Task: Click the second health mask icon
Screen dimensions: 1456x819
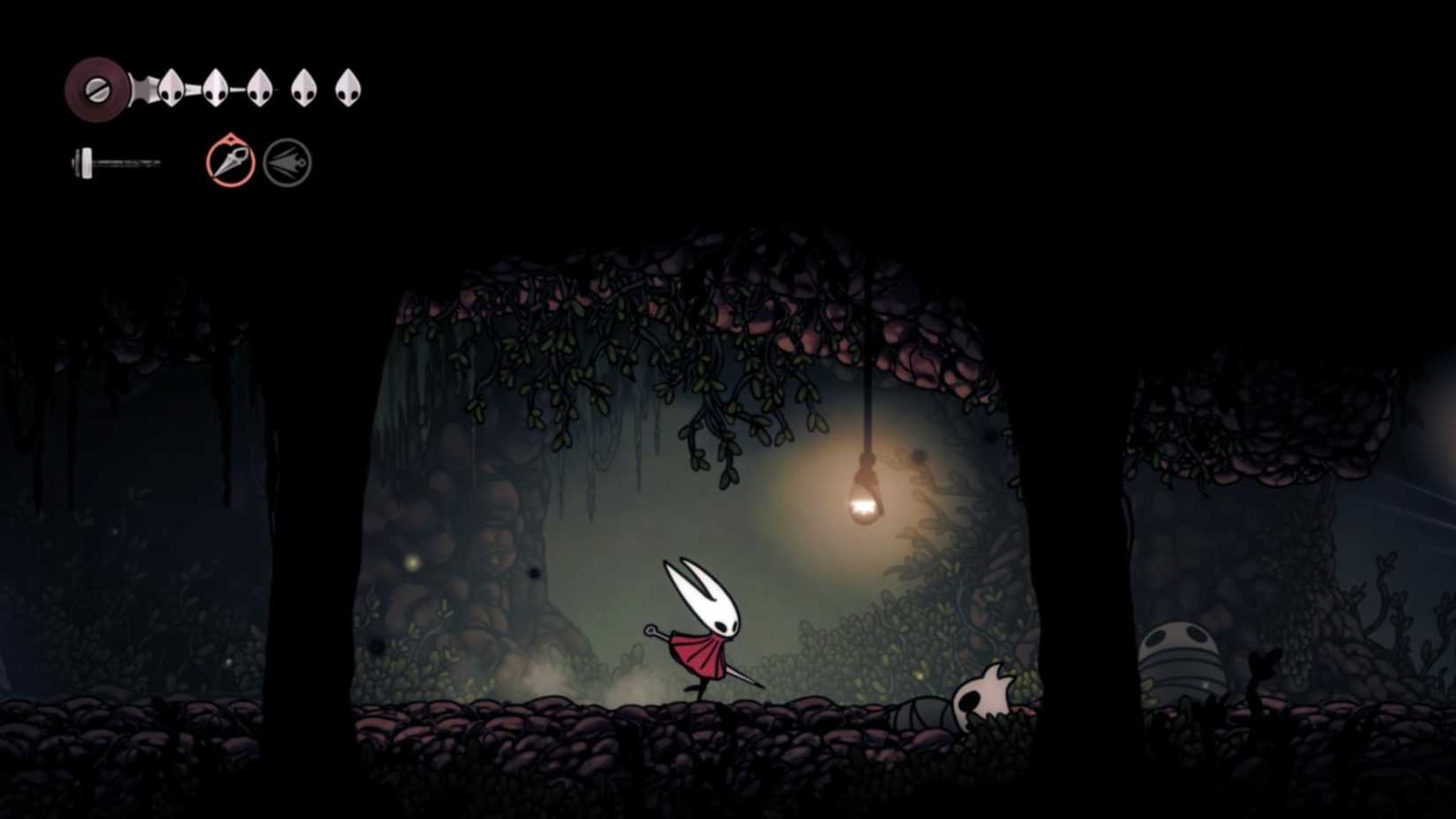Action: coord(214,86)
